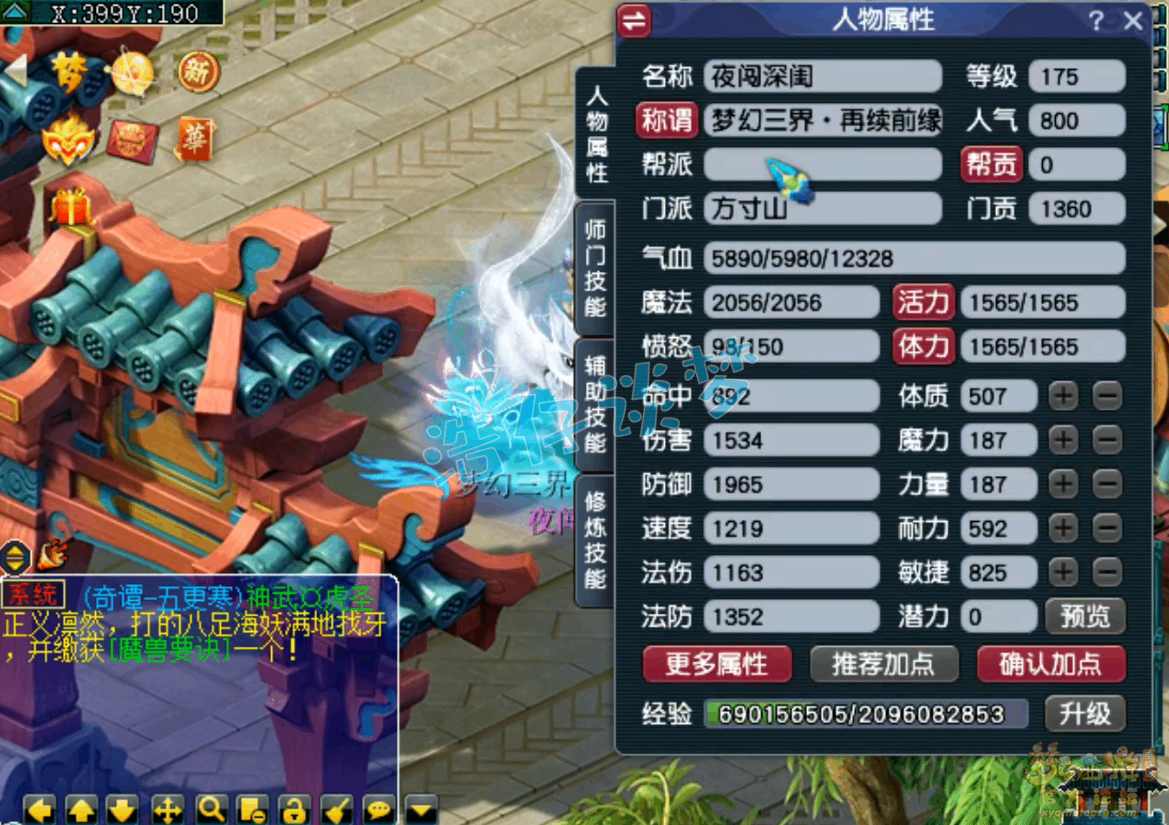1169x825 pixels.
Task: Choose 推荐加点 recommended allocation
Action: pyautogui.click(x=883, y=663)
